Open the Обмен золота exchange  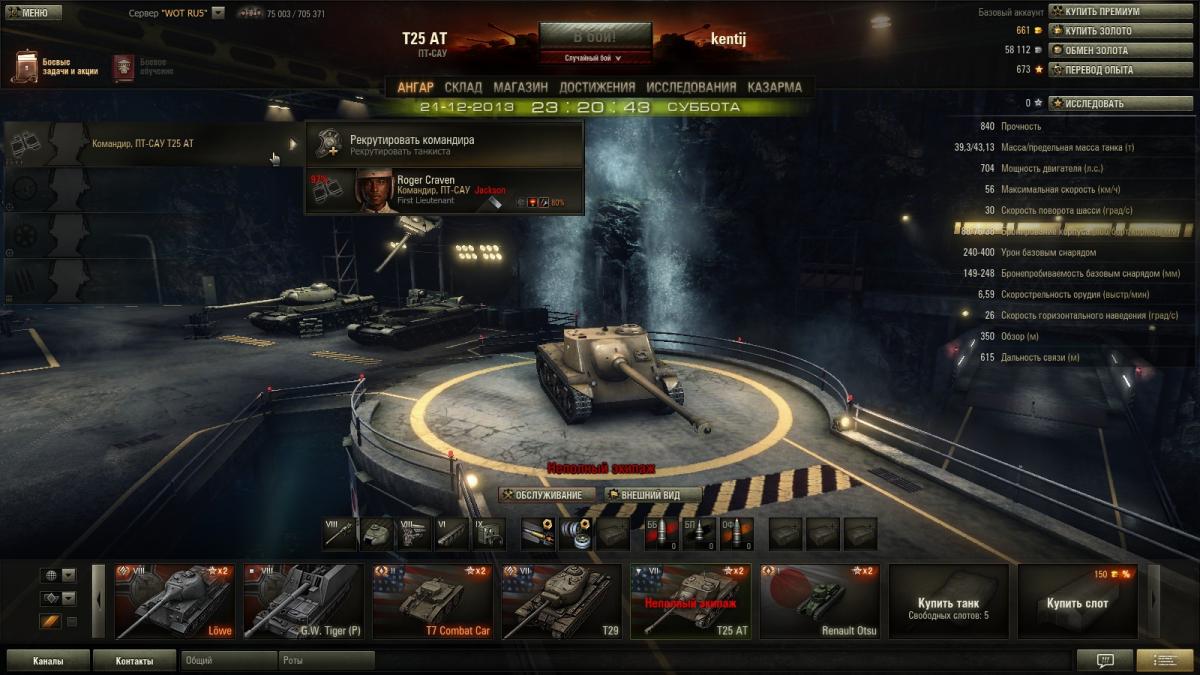(x=1120, y=50)
